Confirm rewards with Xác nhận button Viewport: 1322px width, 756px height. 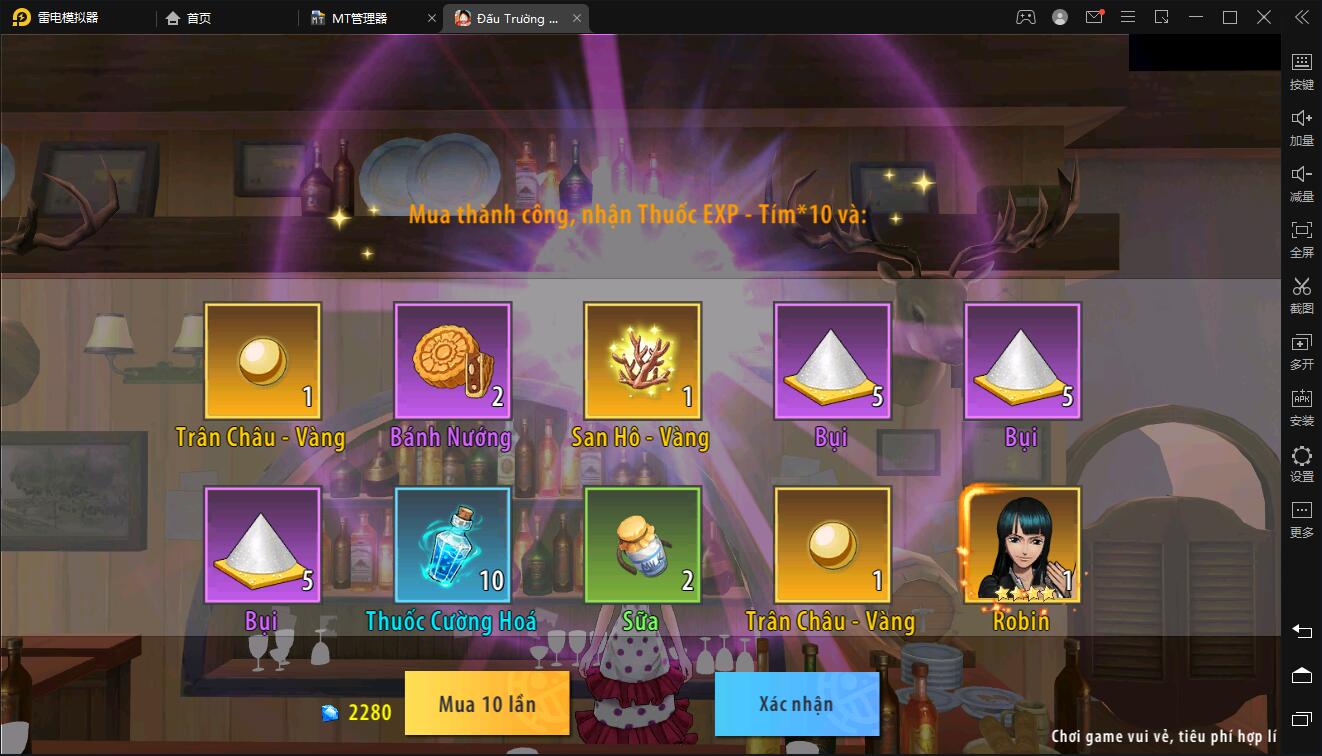[796, 703]
